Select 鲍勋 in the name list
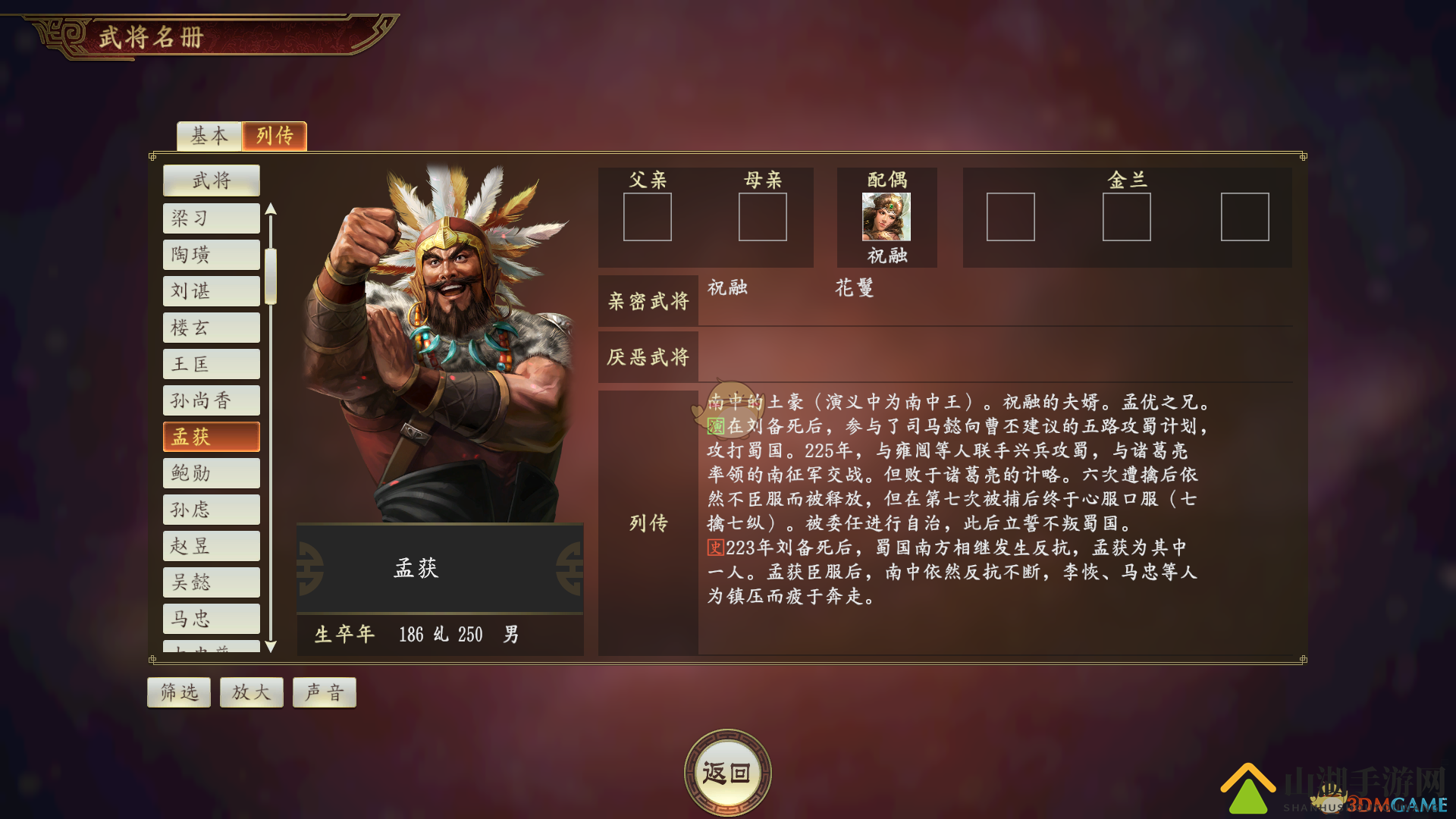This screenshot has width=1456, height=819. point(211,472)
